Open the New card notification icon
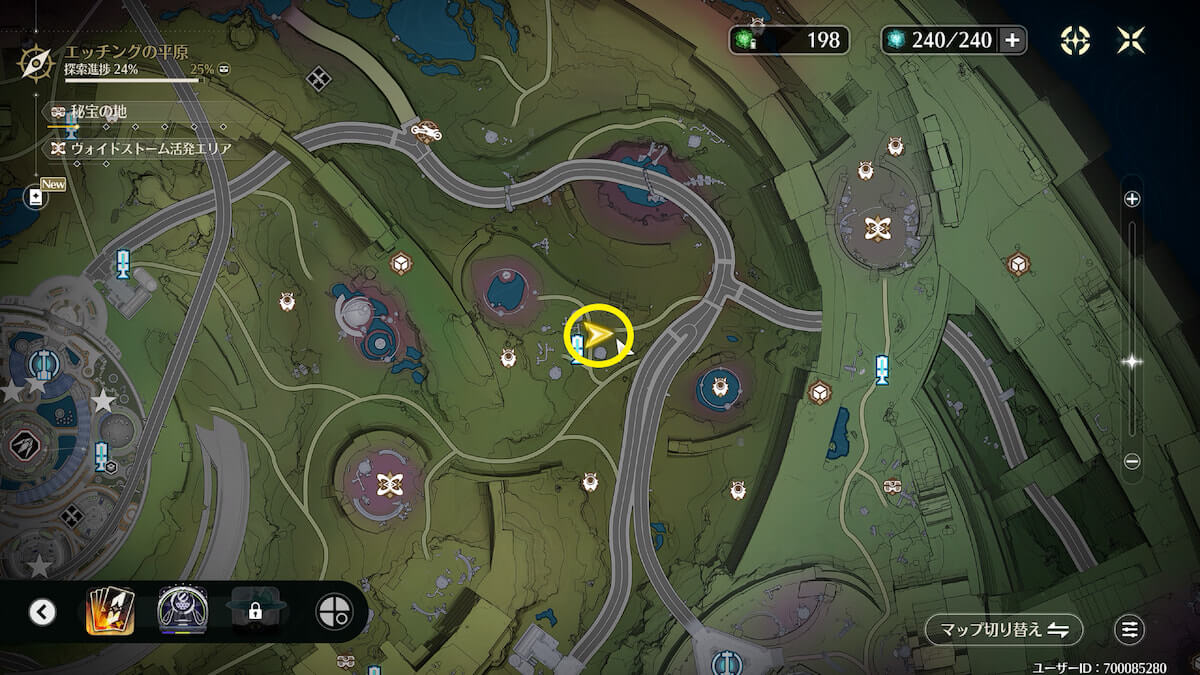 tap(36, 197)
